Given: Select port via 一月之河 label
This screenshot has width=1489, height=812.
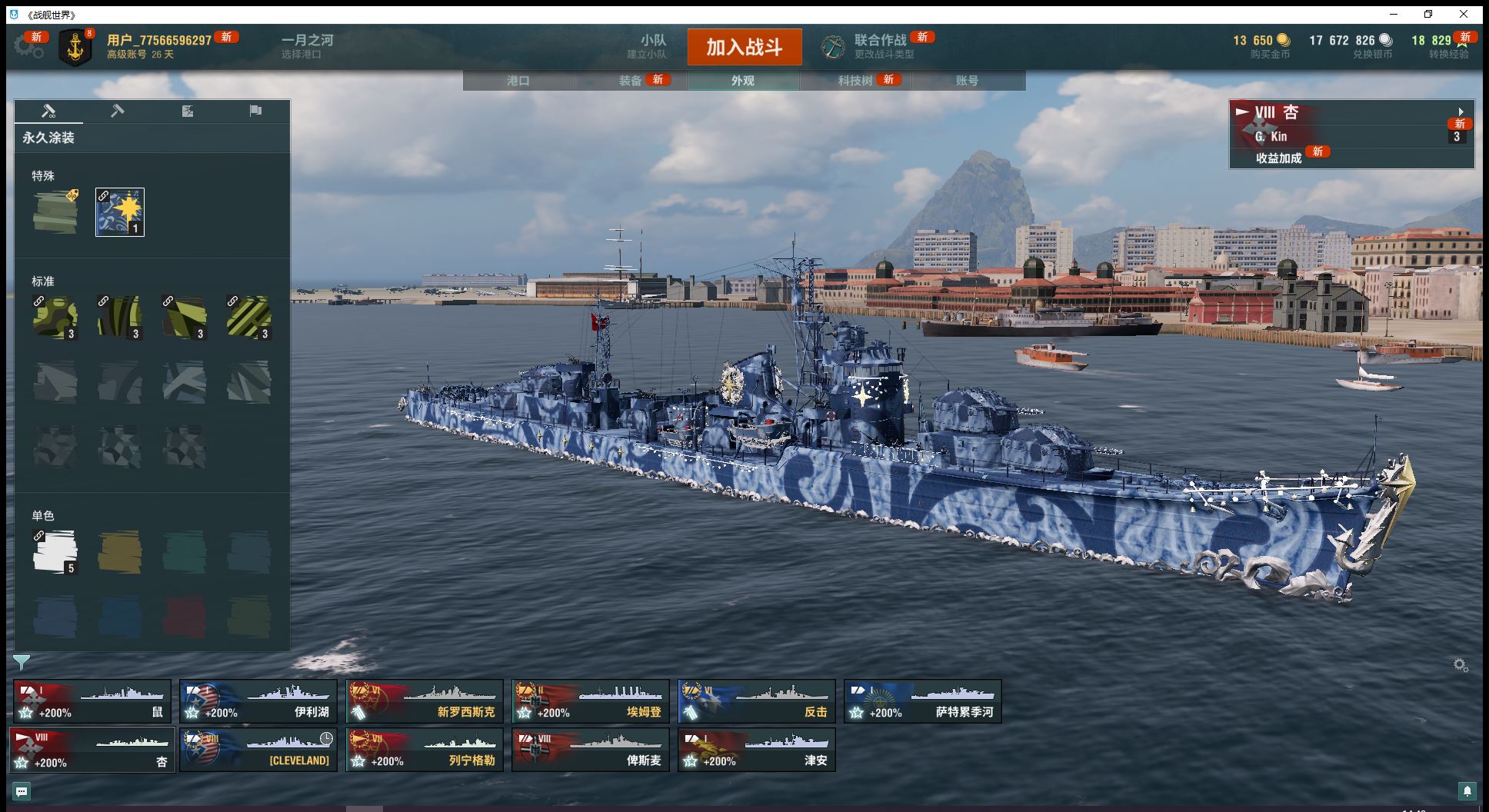Looking at the screenshot, I should click(307, 46).
